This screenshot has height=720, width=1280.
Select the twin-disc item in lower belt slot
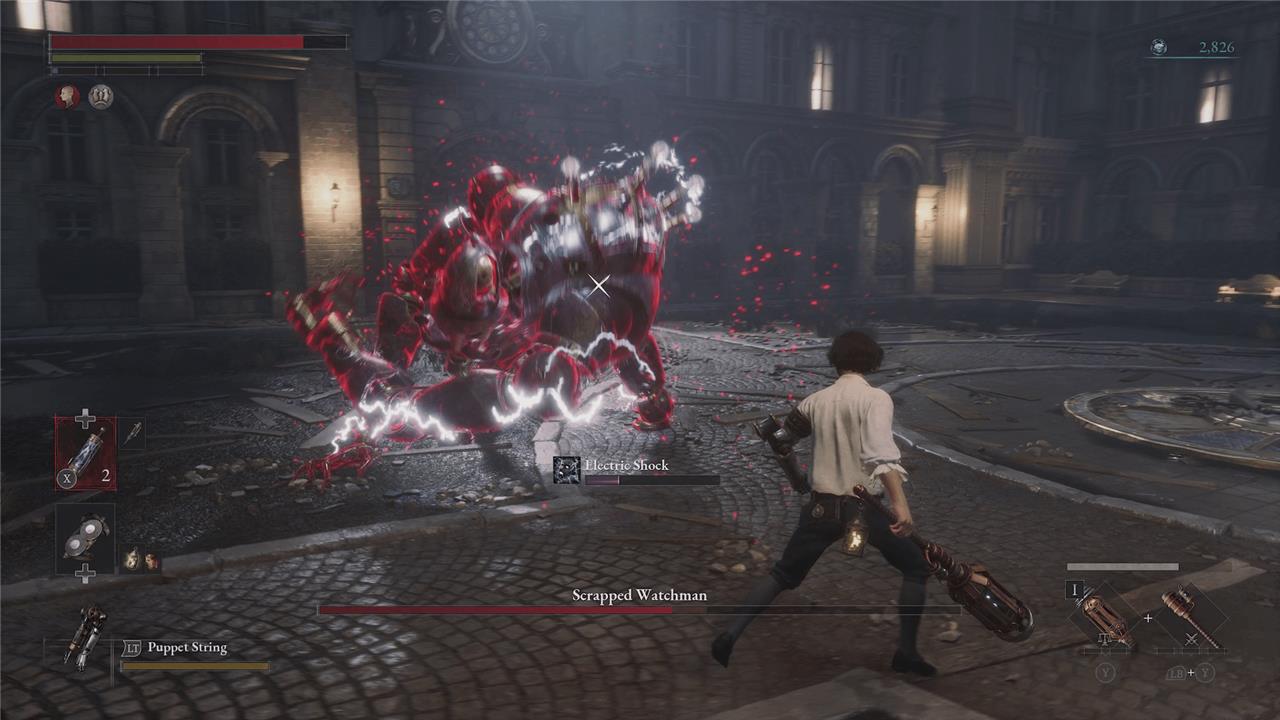tap(85, 538)
